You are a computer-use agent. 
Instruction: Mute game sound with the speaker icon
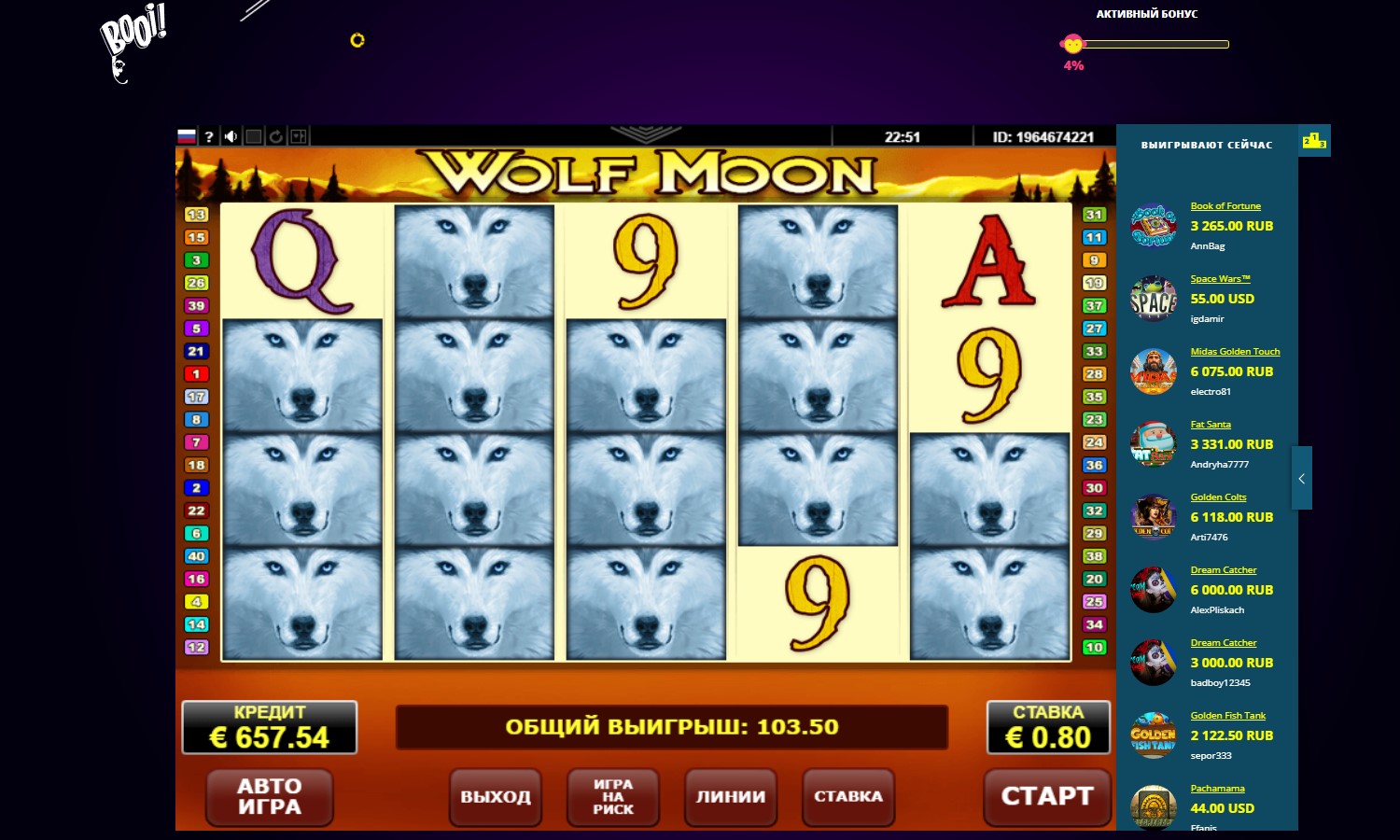click(x=231, y=135)
